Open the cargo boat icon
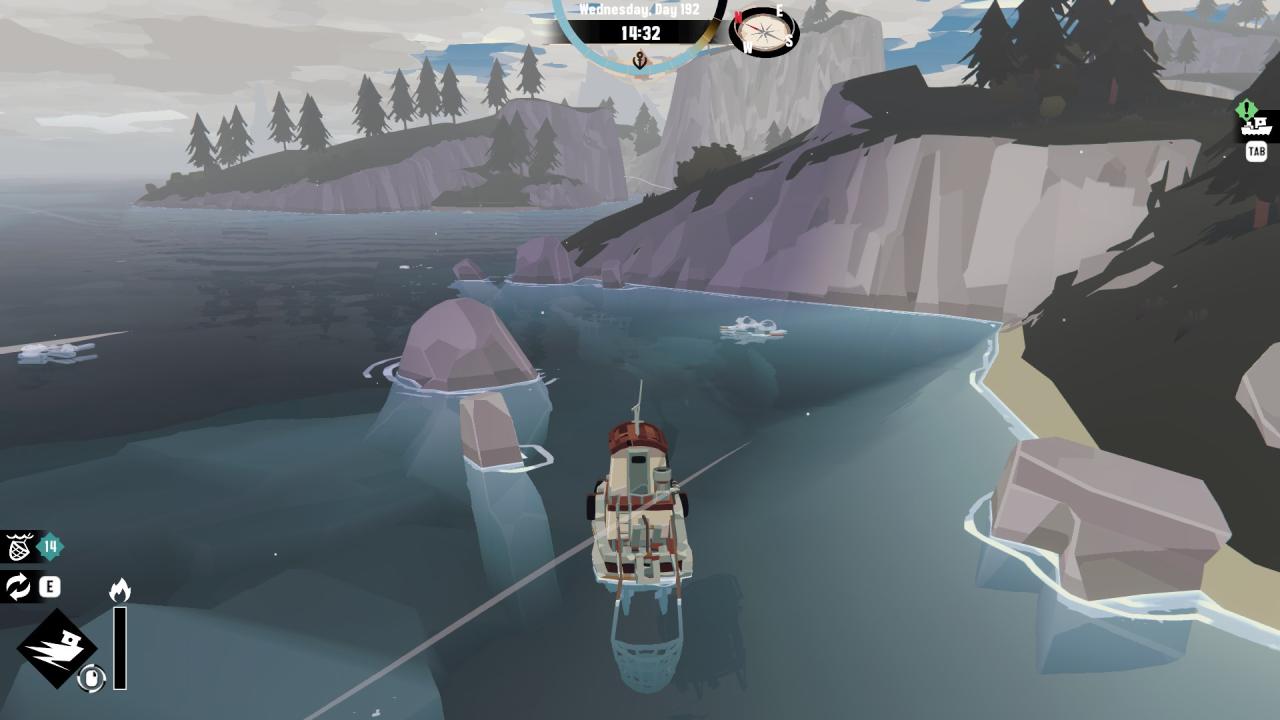1280x720 pixels. 1256,126
